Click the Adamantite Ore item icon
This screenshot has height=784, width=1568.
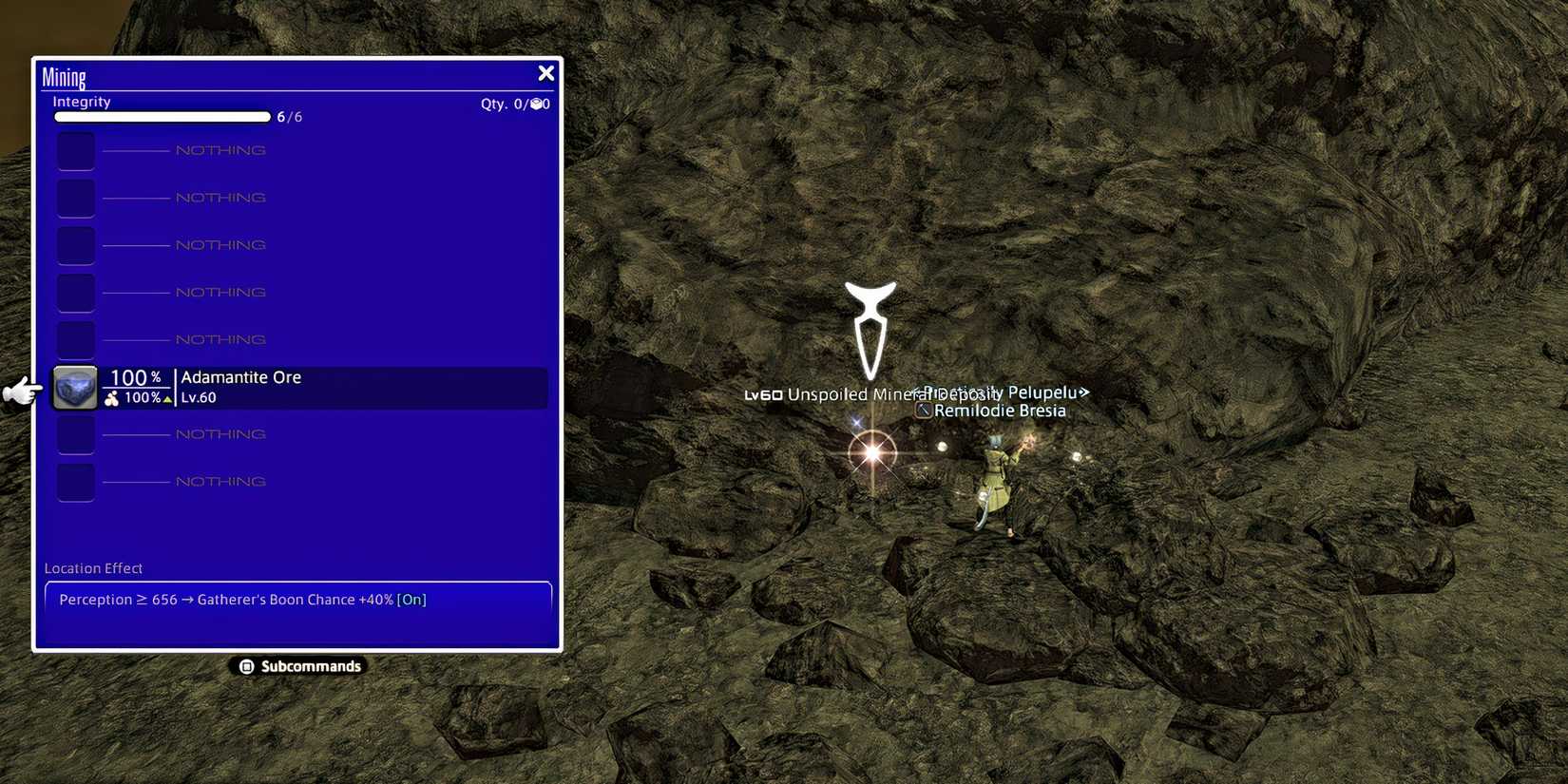[x=74, y=388]
